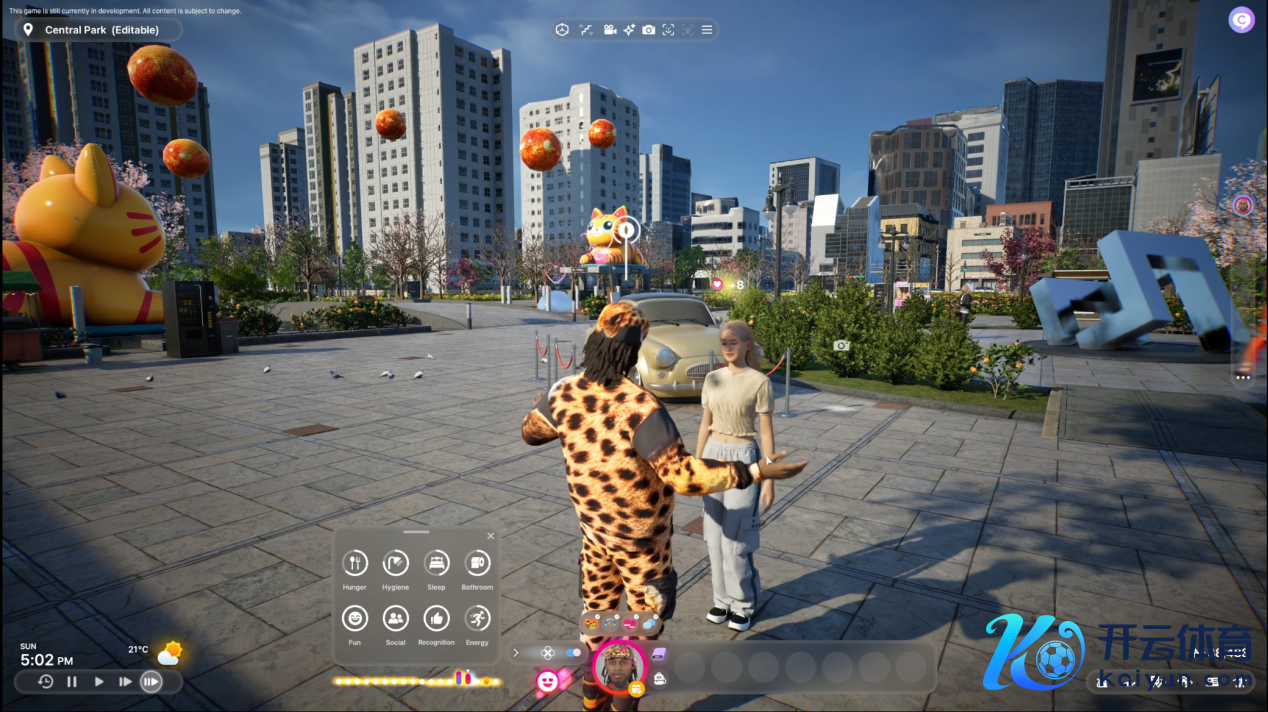Screen dimensions: 1268x712
Task: Toggle the blue switch beside the portrait
Action: (x=574, y=653)
